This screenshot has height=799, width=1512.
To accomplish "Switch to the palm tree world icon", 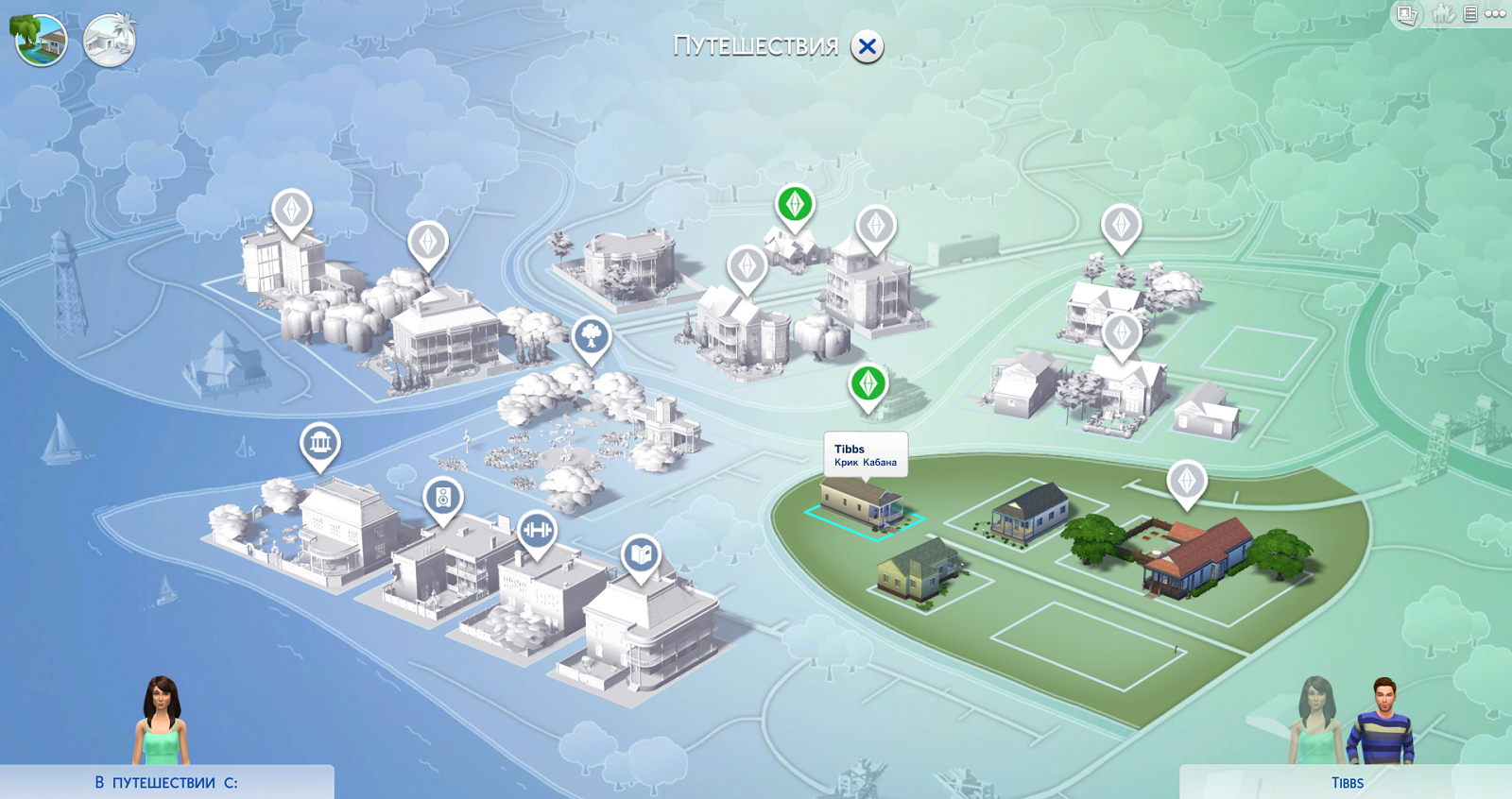I will [x=110, y=41].
